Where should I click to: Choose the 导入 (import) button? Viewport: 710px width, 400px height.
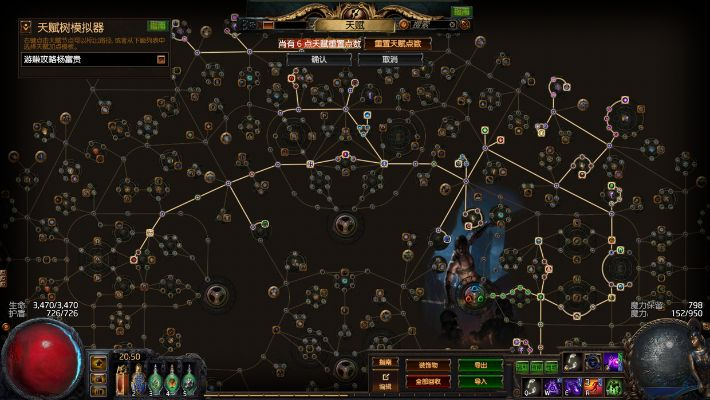(480, 381)
